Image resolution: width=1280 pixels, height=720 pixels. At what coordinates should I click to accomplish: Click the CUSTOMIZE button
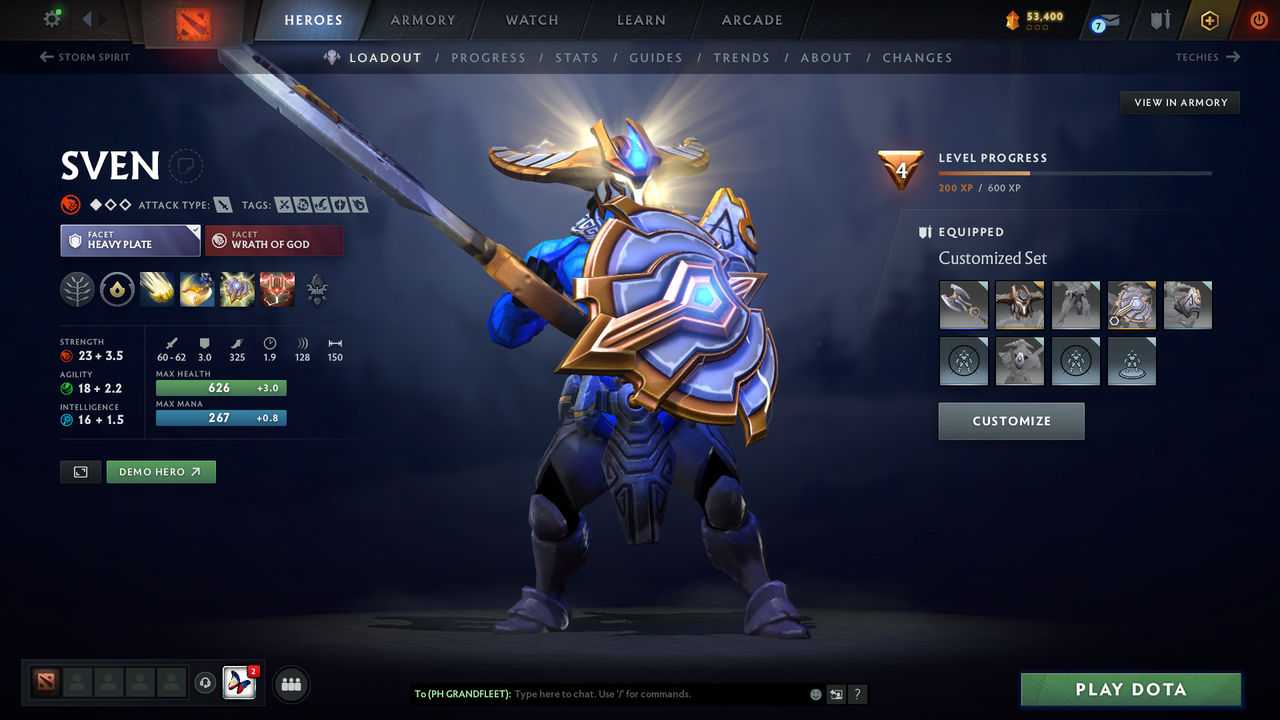[x=1011, y=421]
